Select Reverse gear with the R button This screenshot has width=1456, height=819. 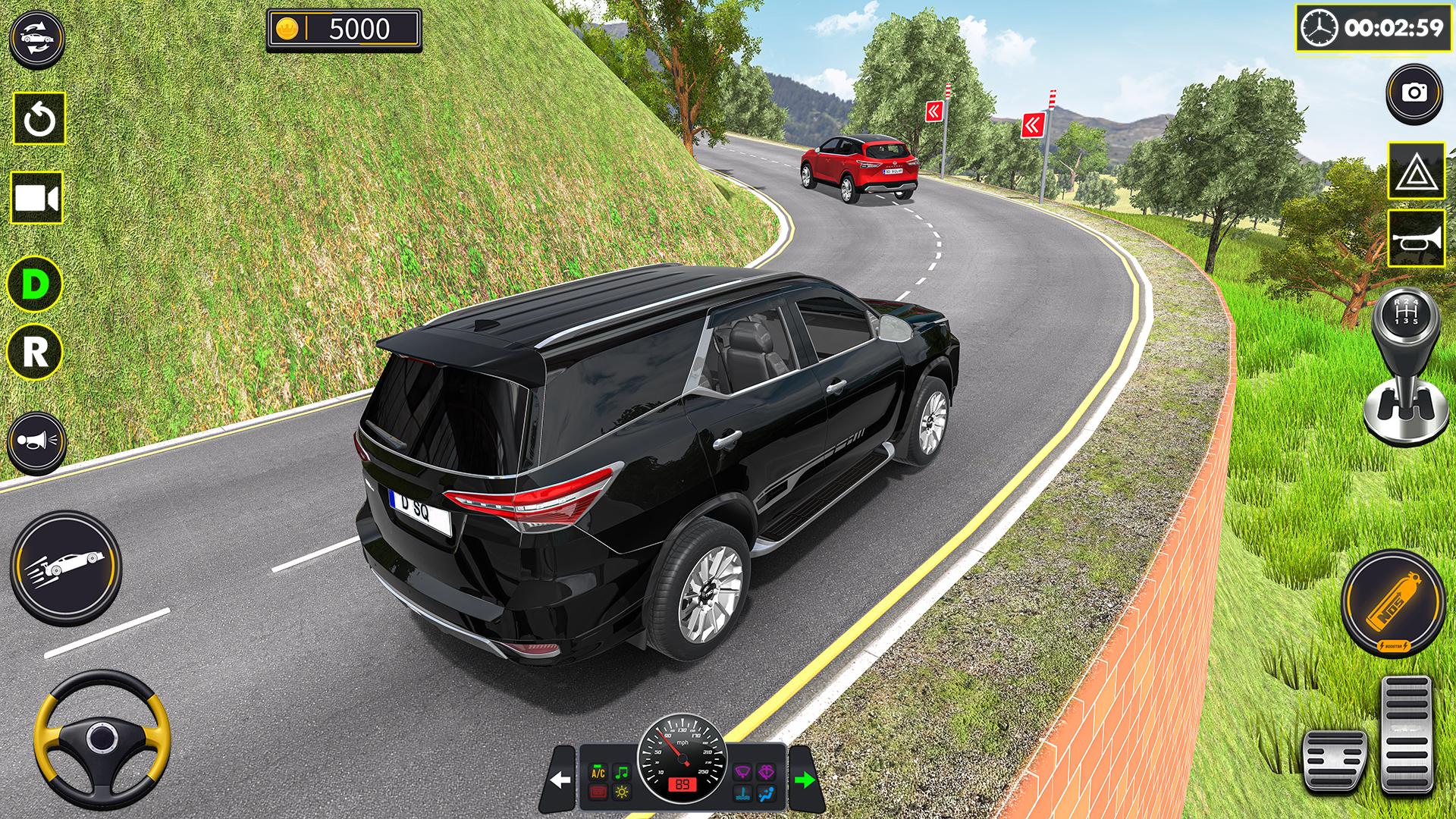34,353
